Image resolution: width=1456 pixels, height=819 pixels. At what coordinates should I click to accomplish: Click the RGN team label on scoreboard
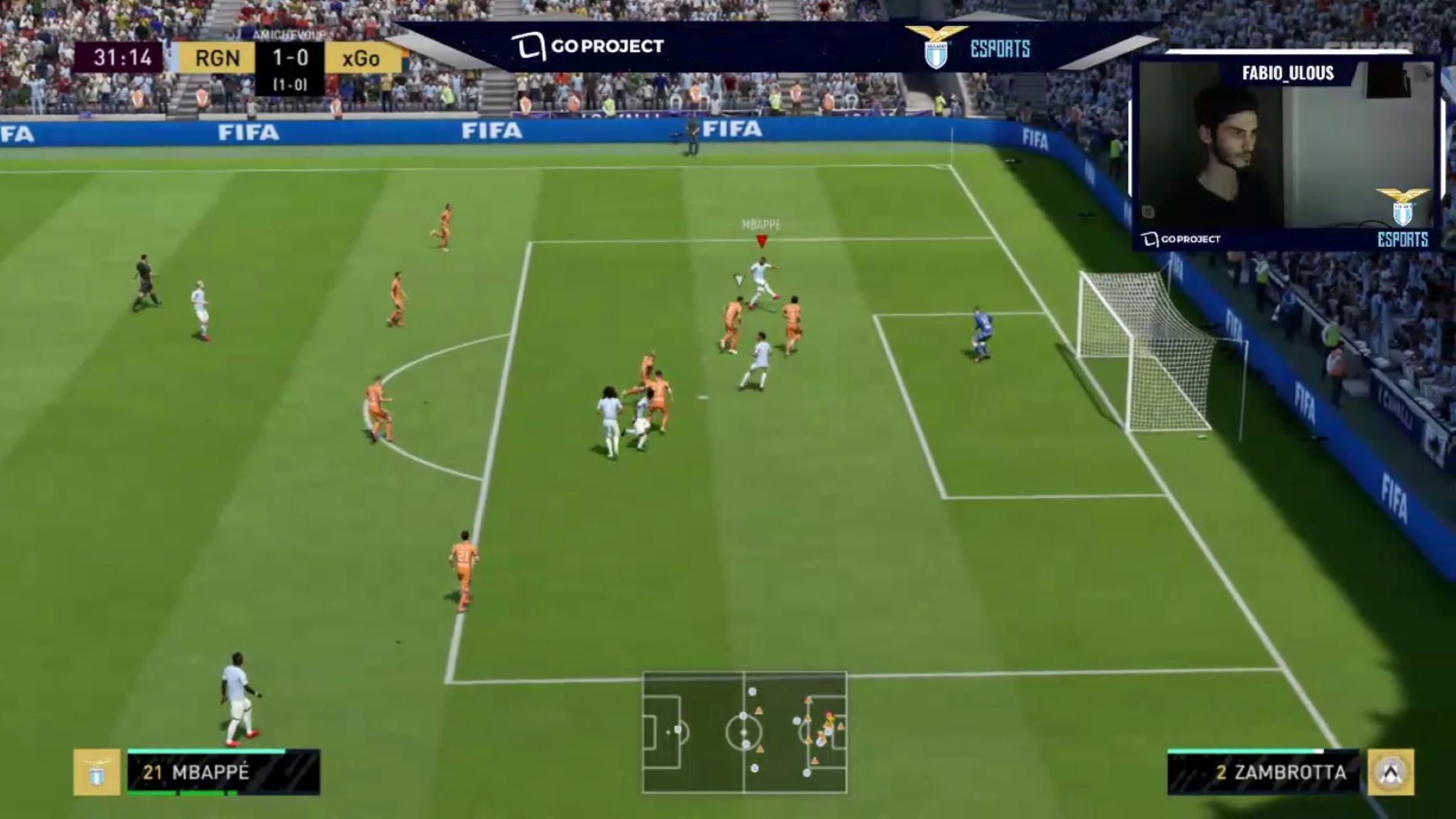click(217, 58)
